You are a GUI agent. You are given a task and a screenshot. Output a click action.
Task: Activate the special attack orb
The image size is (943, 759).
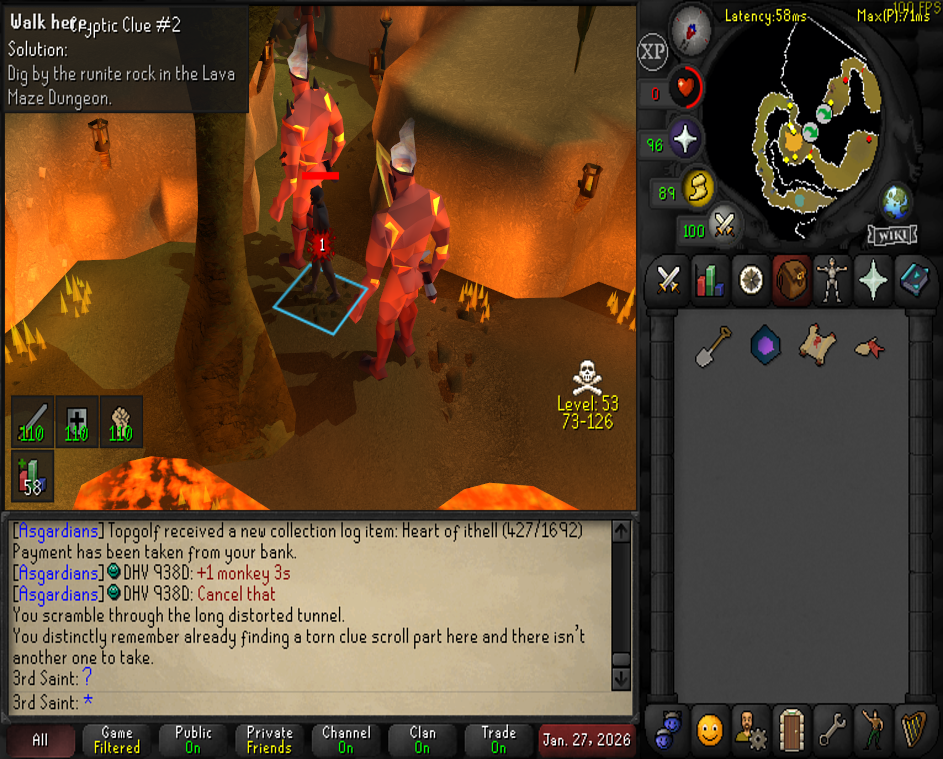(724, 227)
